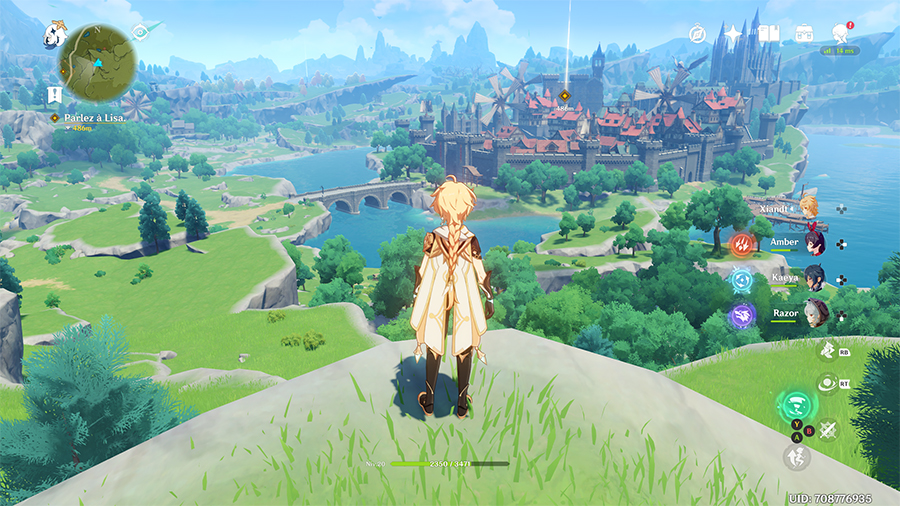Switch to party member Kaeya

coord(815,276)
